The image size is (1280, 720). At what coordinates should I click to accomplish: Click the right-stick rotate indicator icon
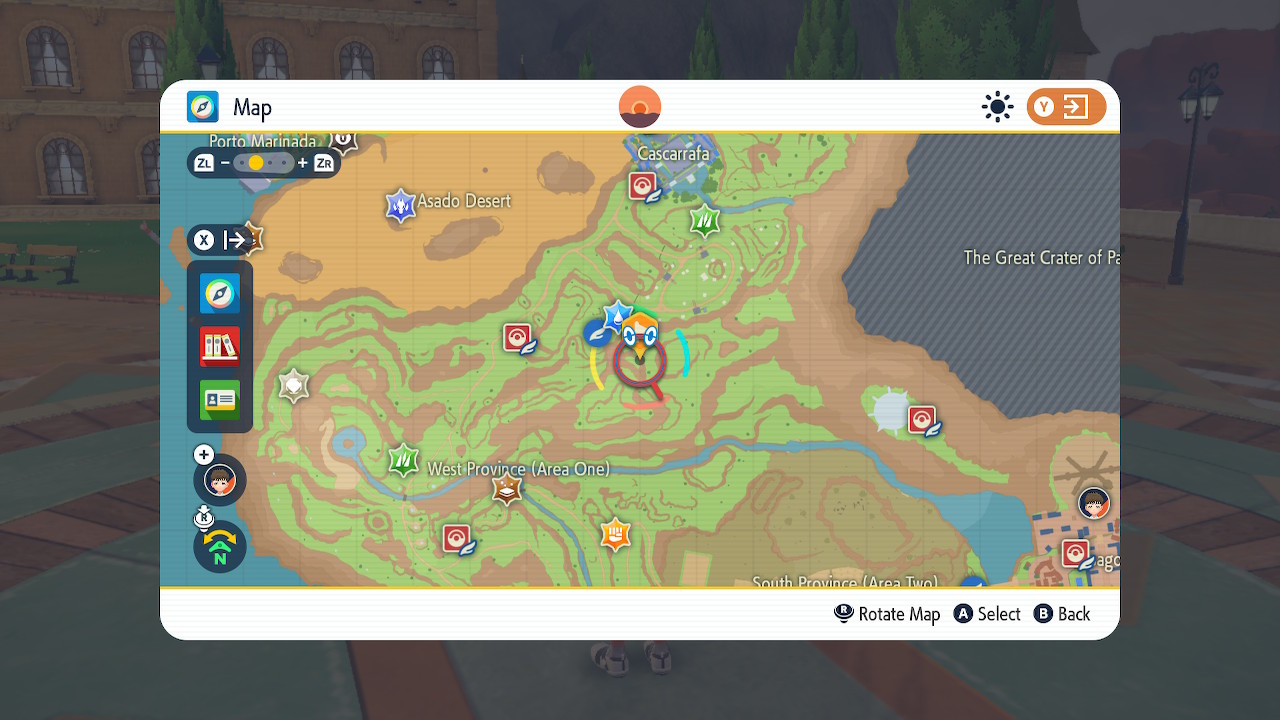[x=204, y=517]
